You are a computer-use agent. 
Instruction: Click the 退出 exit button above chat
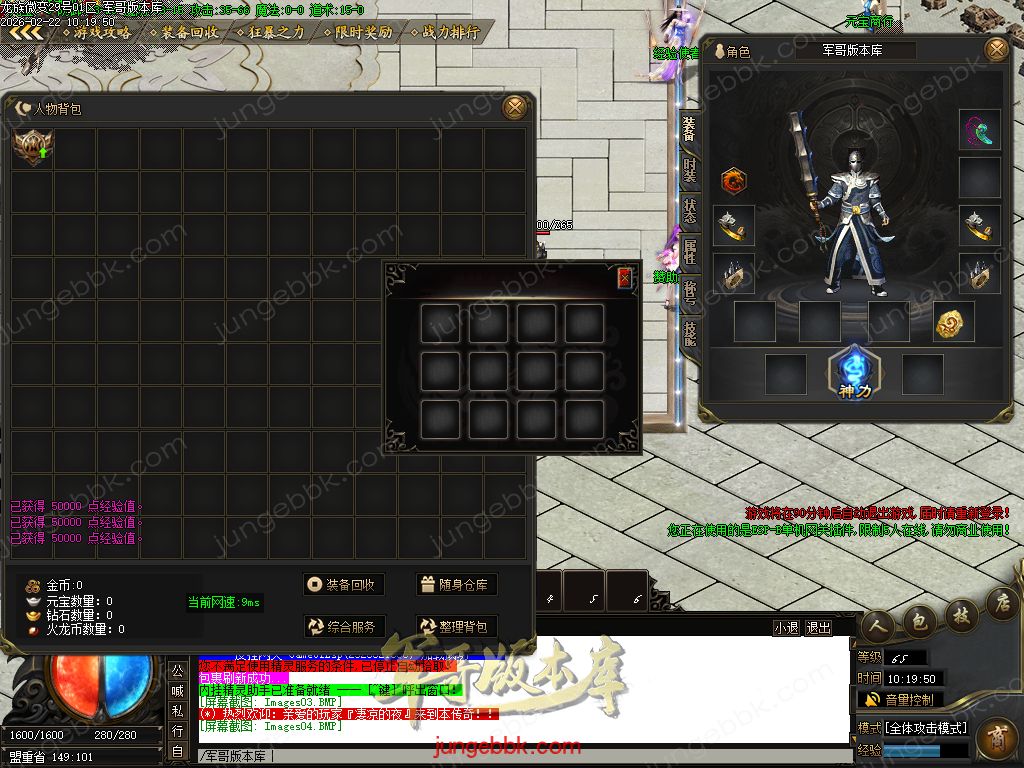[x=819, y=627]
